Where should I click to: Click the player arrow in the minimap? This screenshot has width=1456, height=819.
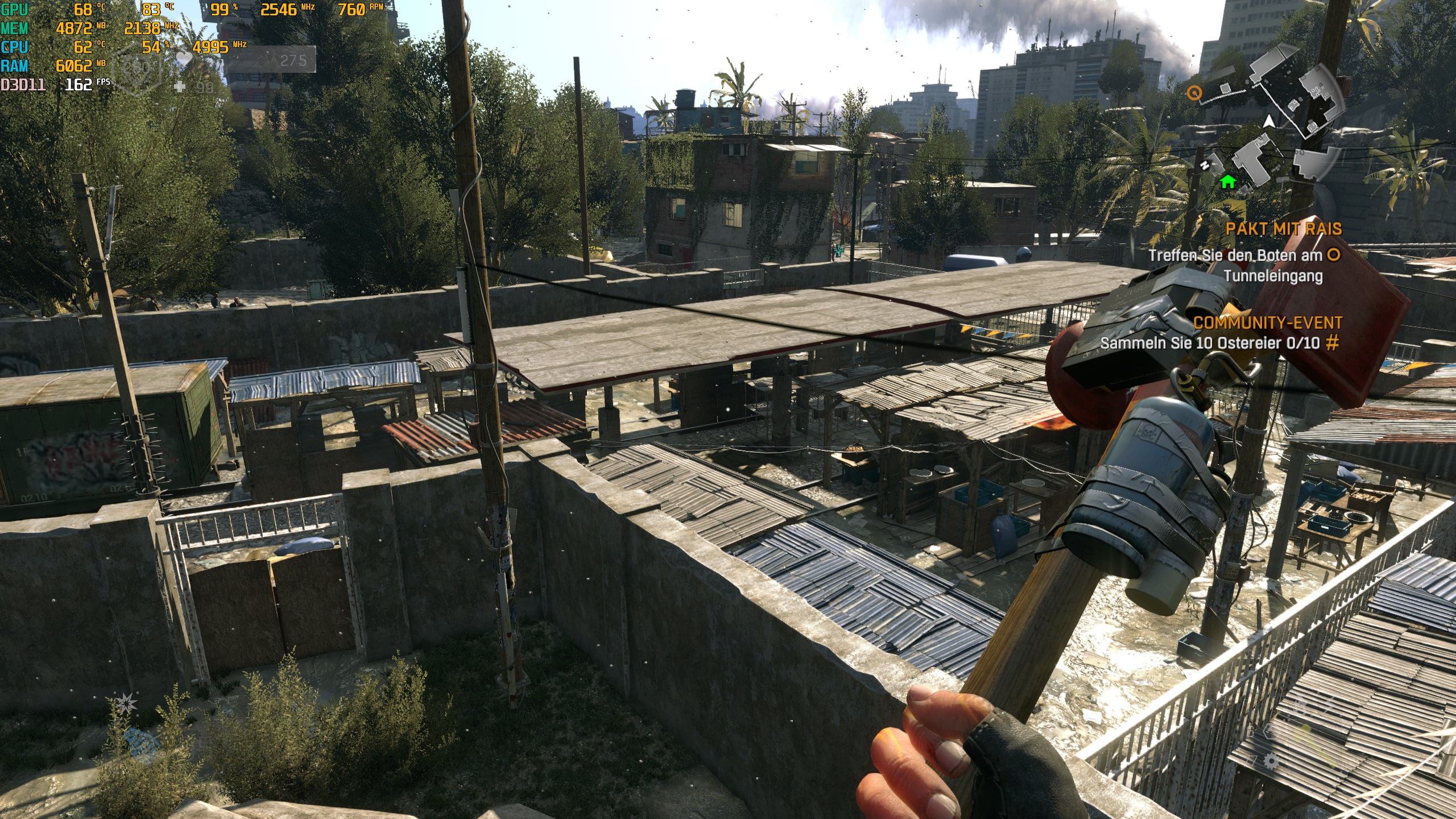(1268, 122)
